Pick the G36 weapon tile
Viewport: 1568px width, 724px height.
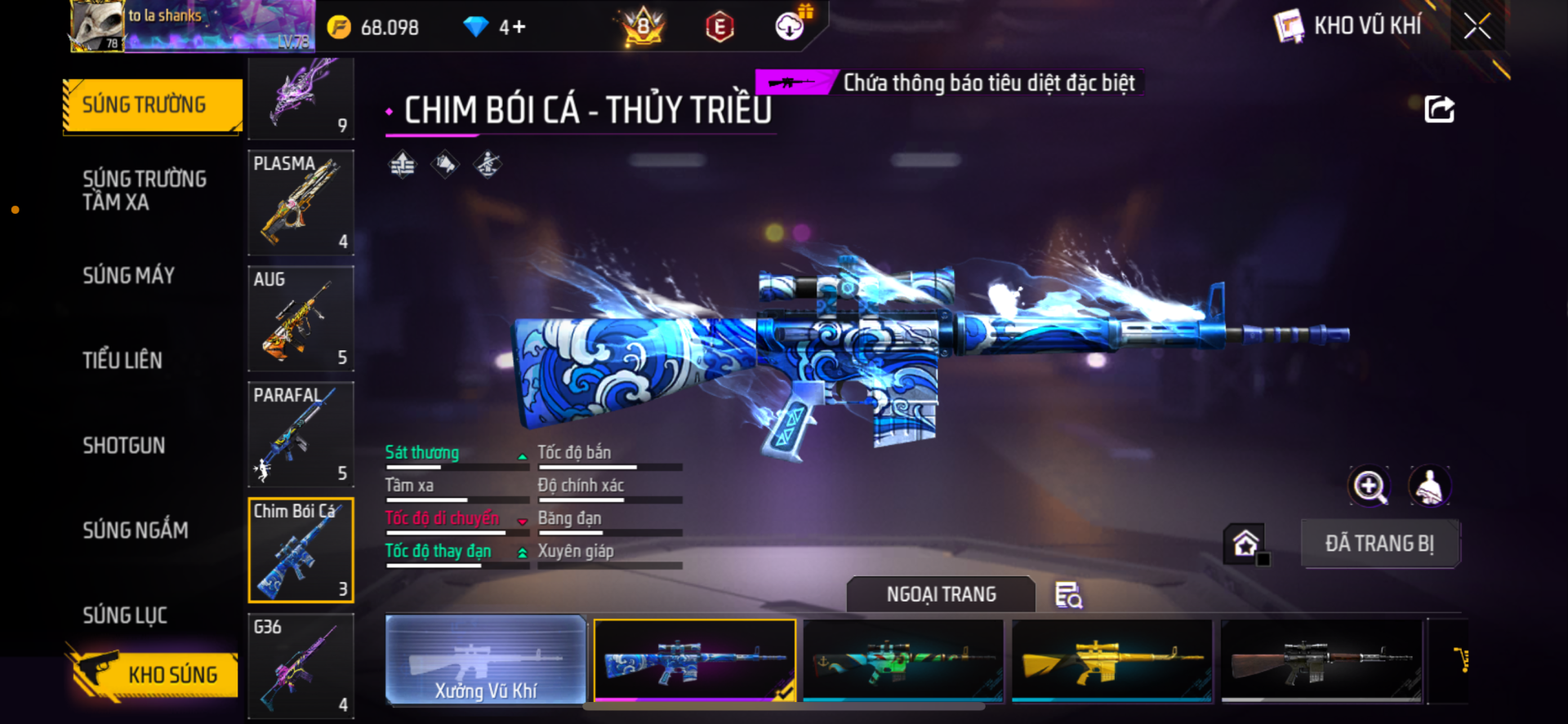pos(301,666)
